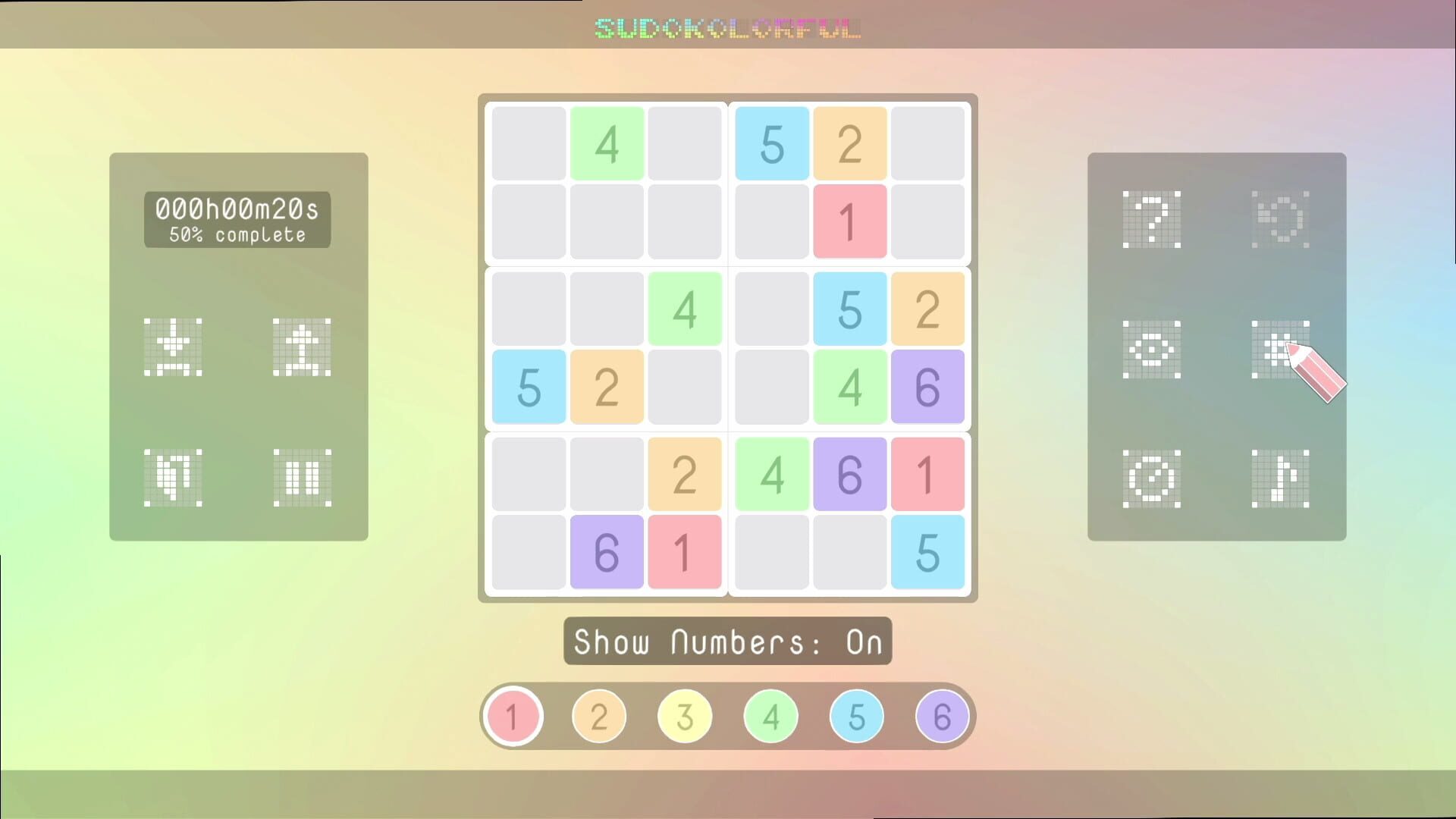
Task: Click the flag-shaped icon in the left panel
Action: coord(172,476)
